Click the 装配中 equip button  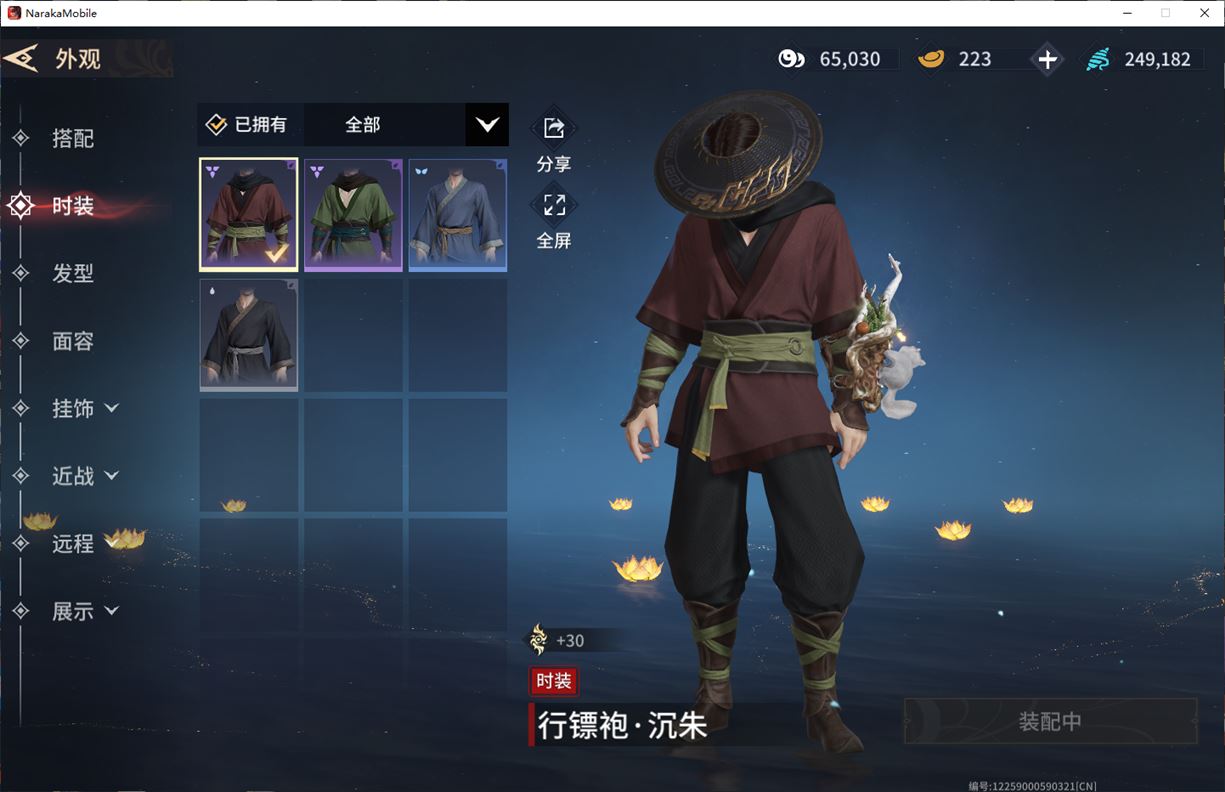1050,721
